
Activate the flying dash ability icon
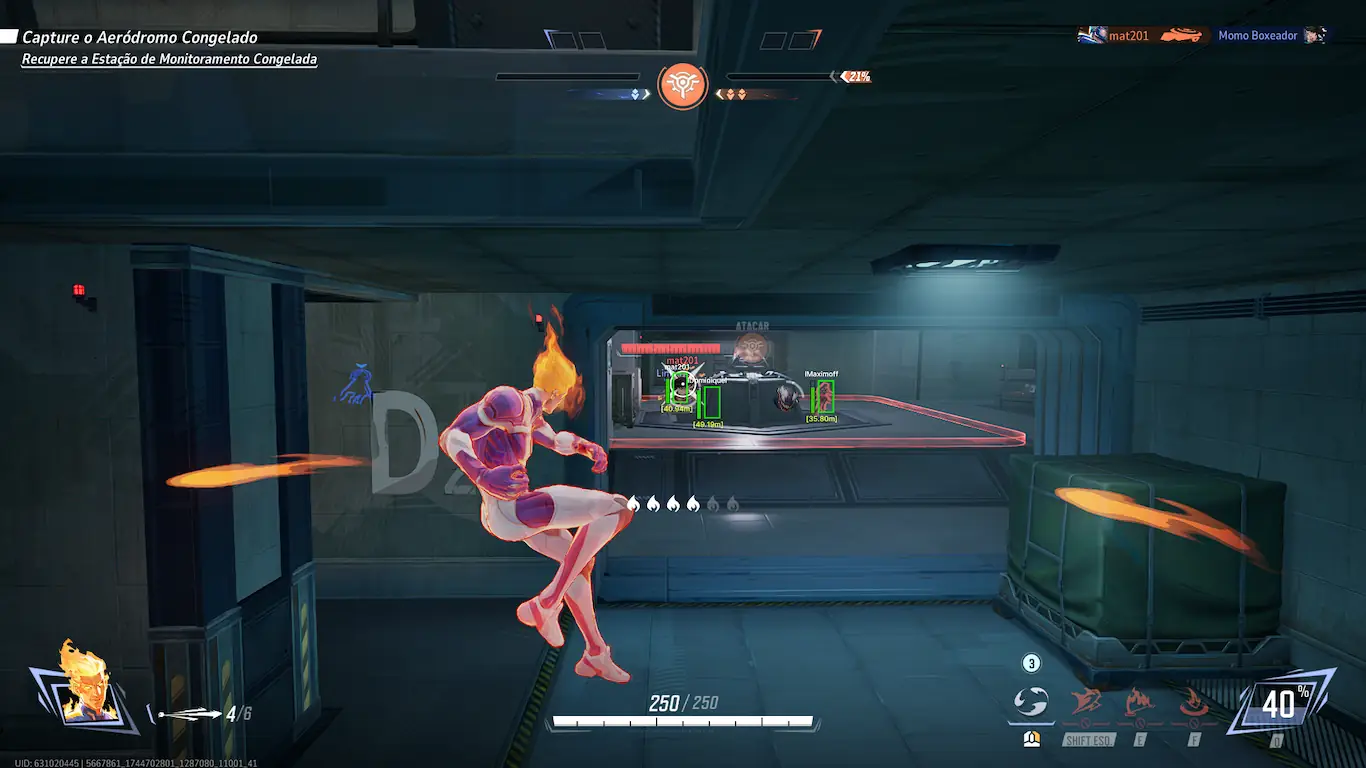point(1087,702)
